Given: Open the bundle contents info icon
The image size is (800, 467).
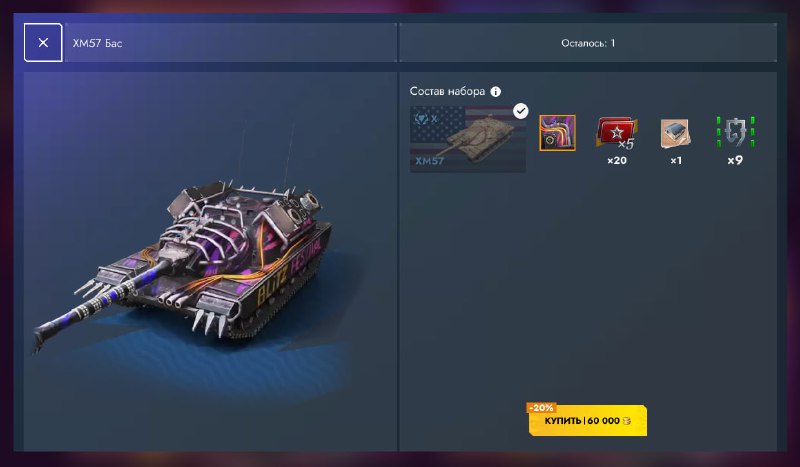Looking at the screenshot, I should pos(496,91).
